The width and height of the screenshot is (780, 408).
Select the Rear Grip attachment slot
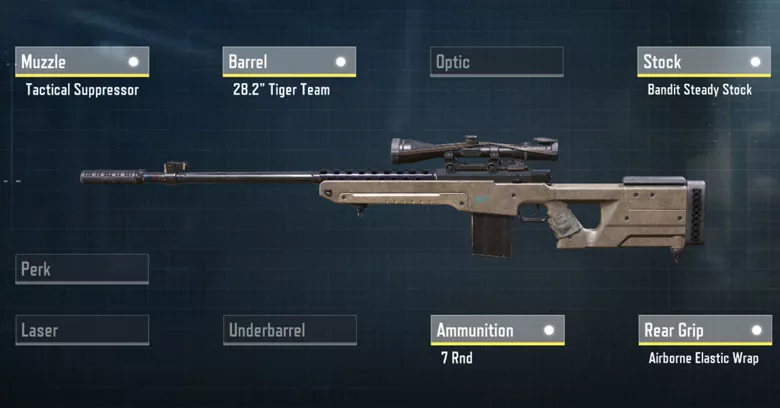point(704,330)
